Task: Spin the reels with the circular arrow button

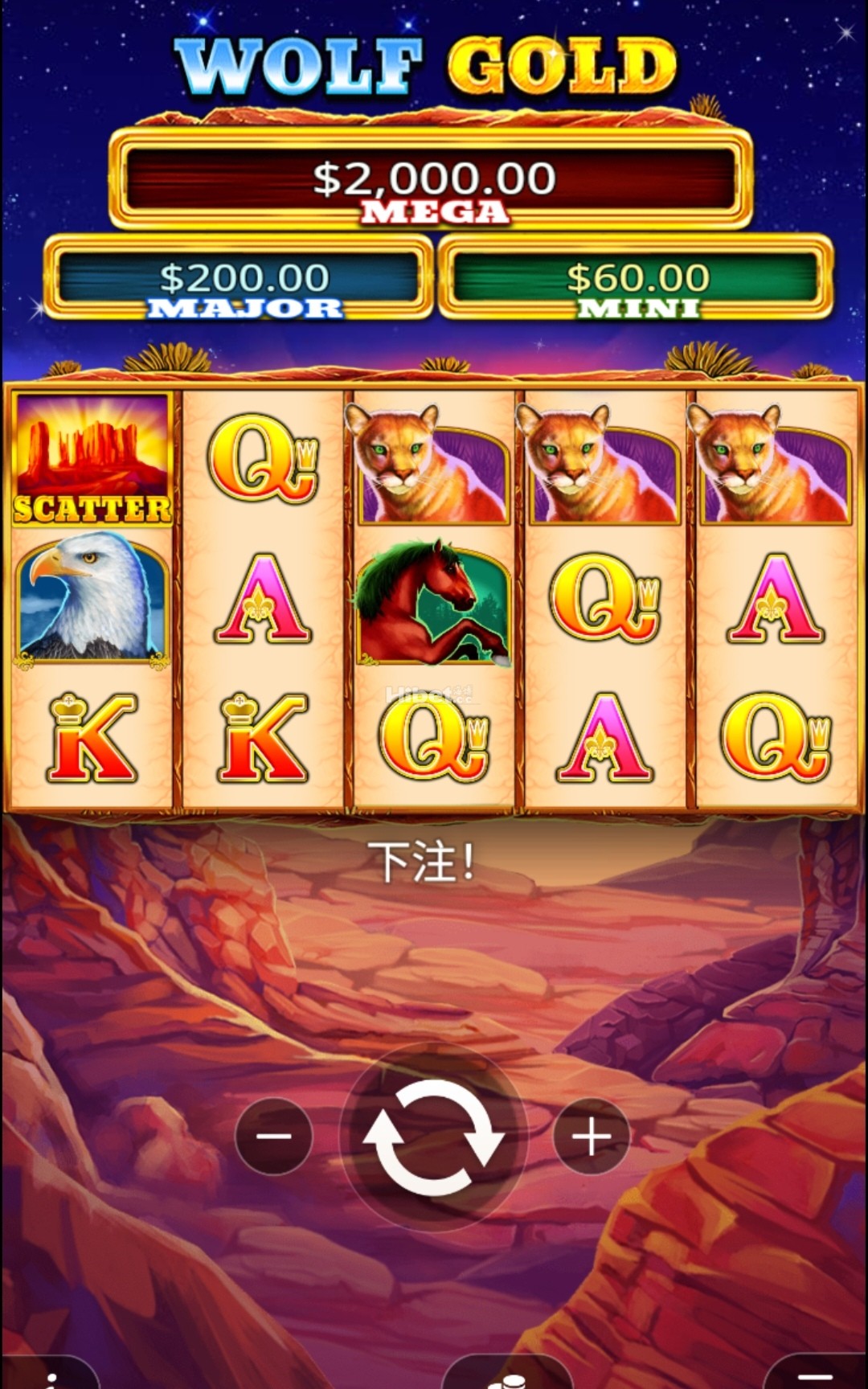Action: click(x=434, y=1137)
